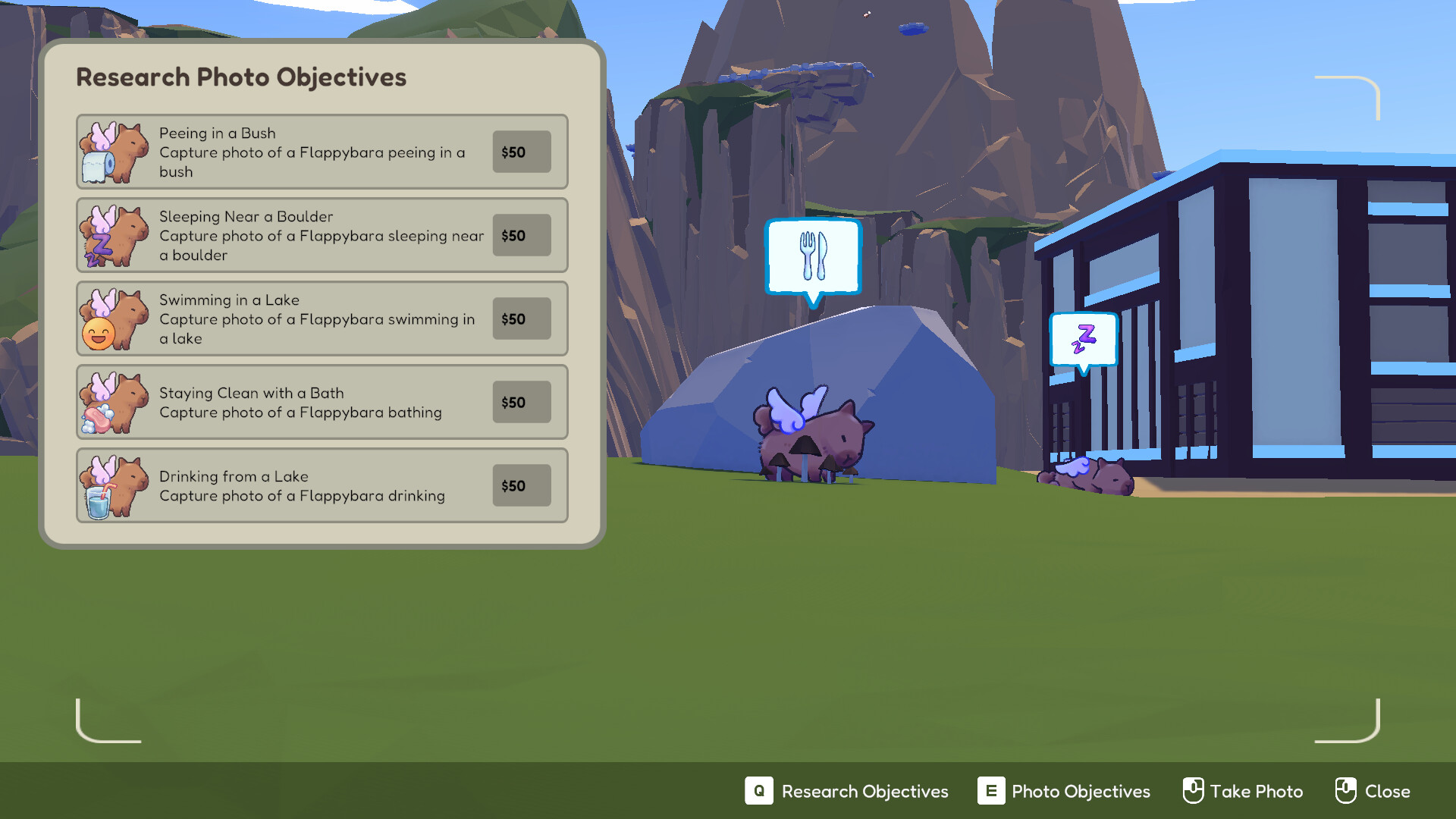This screenshot has height=819, width=1456.
Task: Click the Q key icon for Research Objectives
Action: pyautogui.click(x=758, y=791)
